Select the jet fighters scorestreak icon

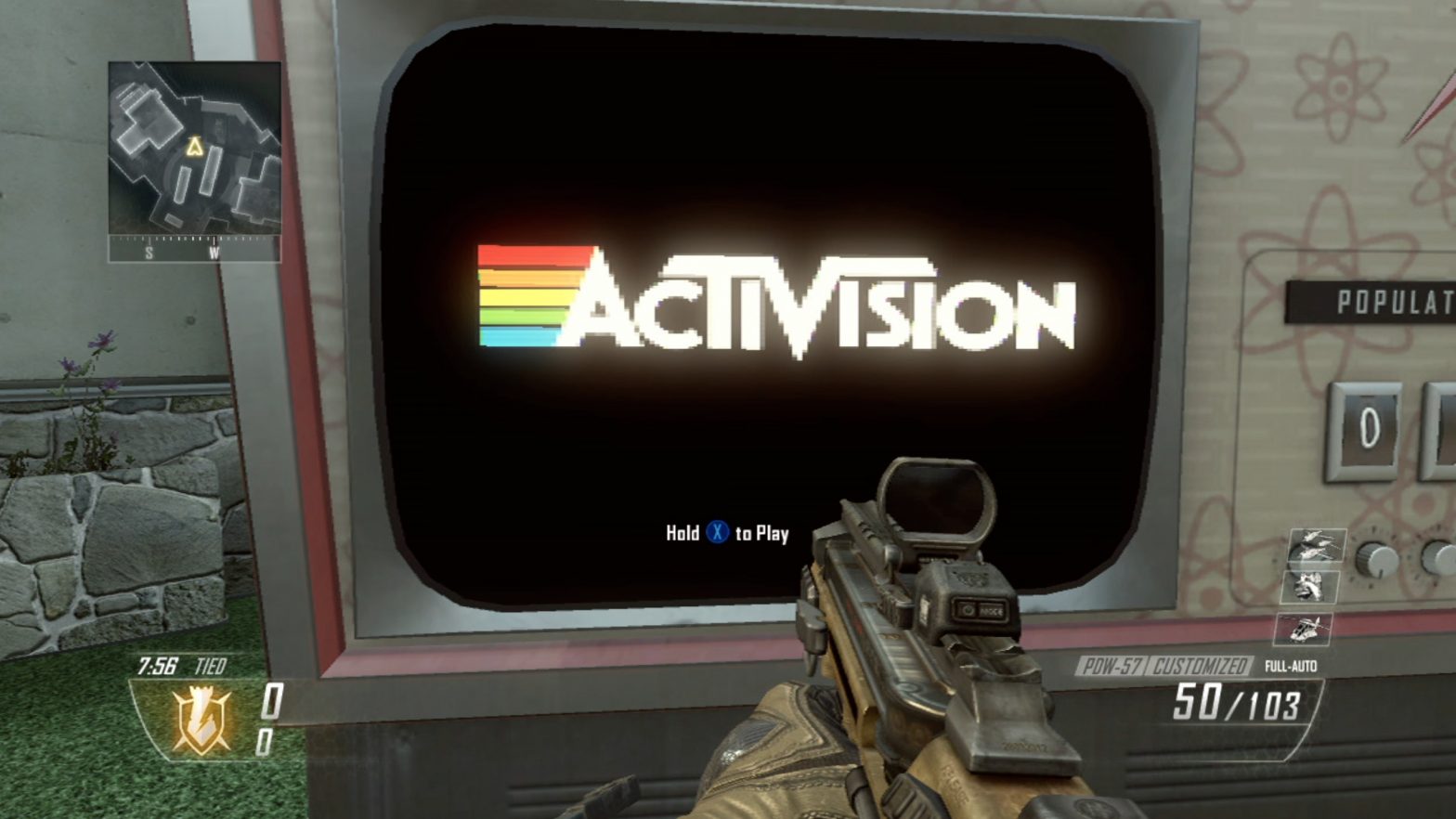(1316, 546)
